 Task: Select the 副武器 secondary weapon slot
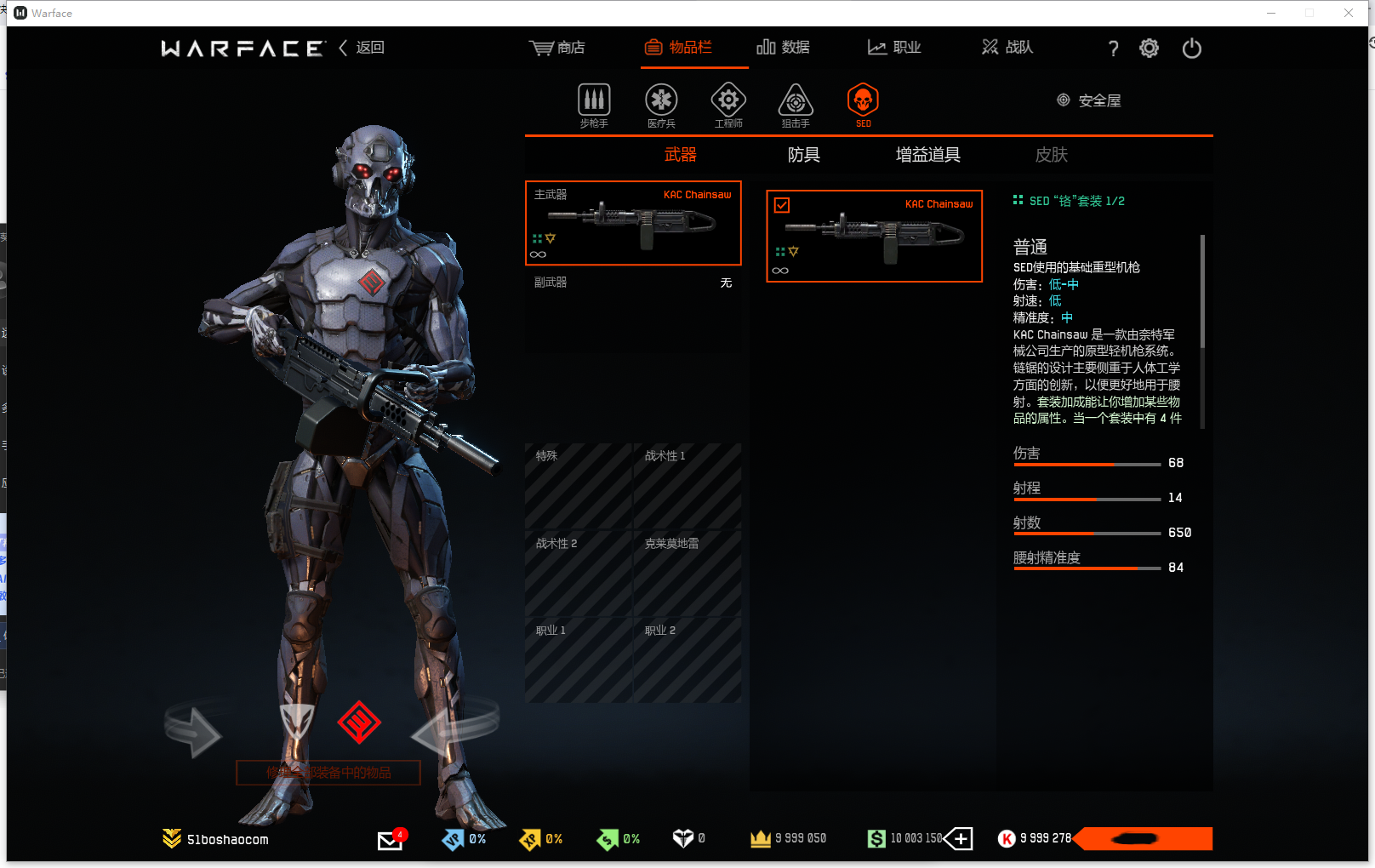click(633, 283)
